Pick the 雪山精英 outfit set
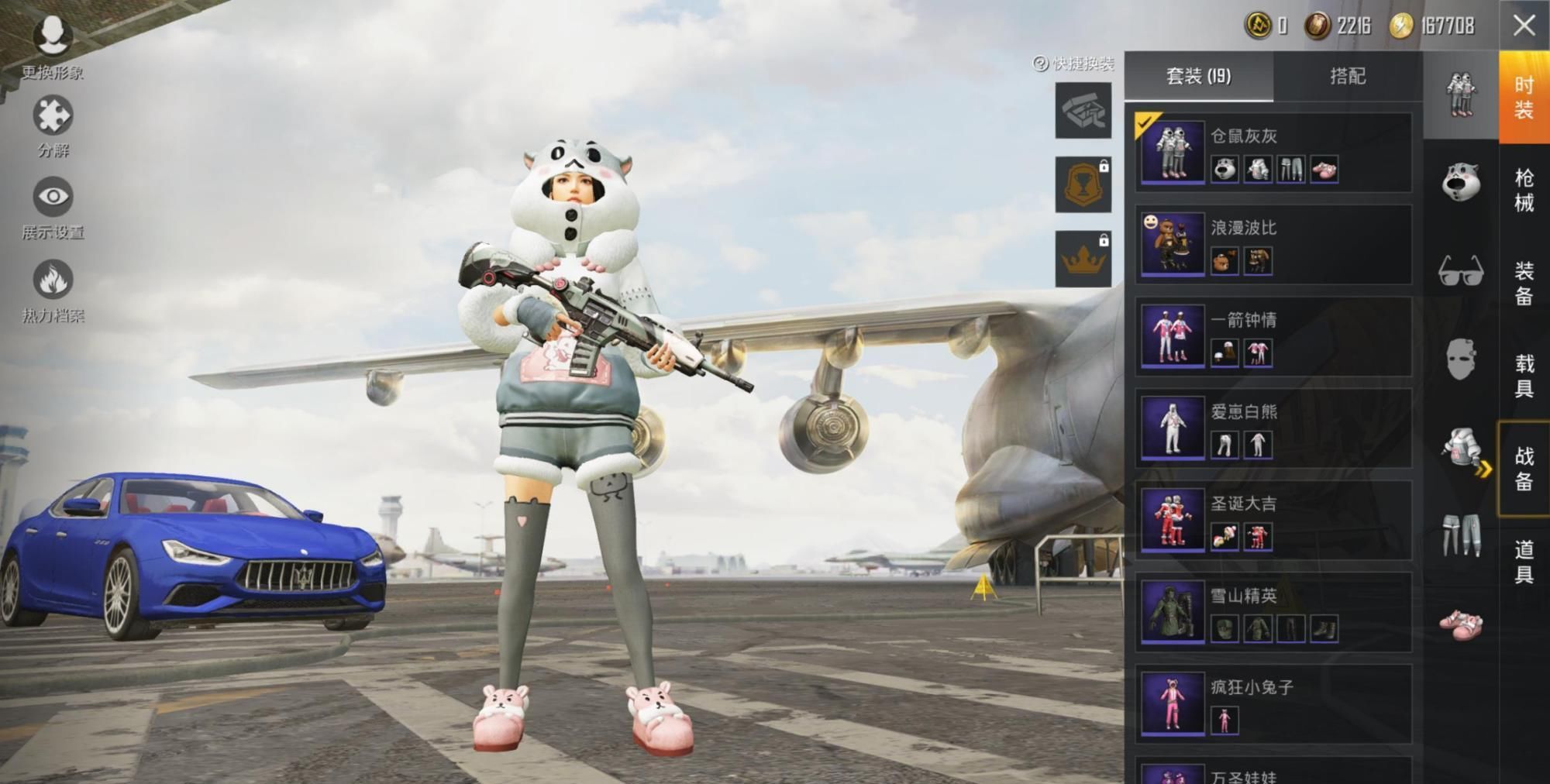The image size is (1550, 784). (x=1273, y=612)
